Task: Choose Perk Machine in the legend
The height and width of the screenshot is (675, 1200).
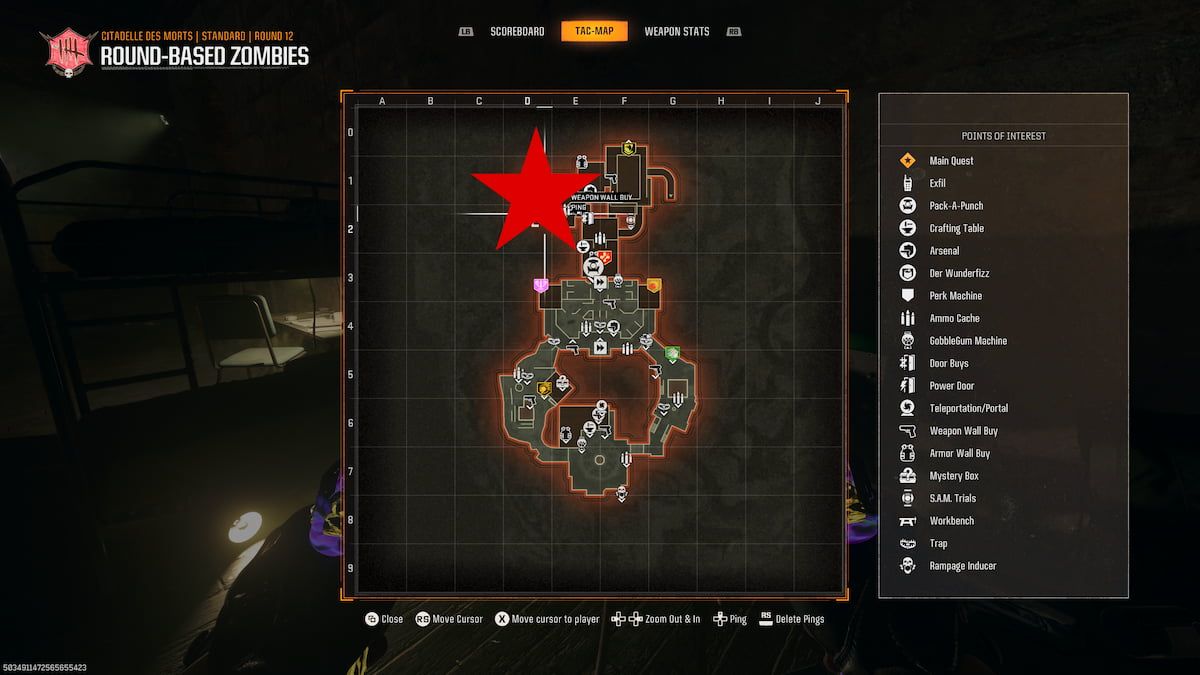Action: coord(955,296)
